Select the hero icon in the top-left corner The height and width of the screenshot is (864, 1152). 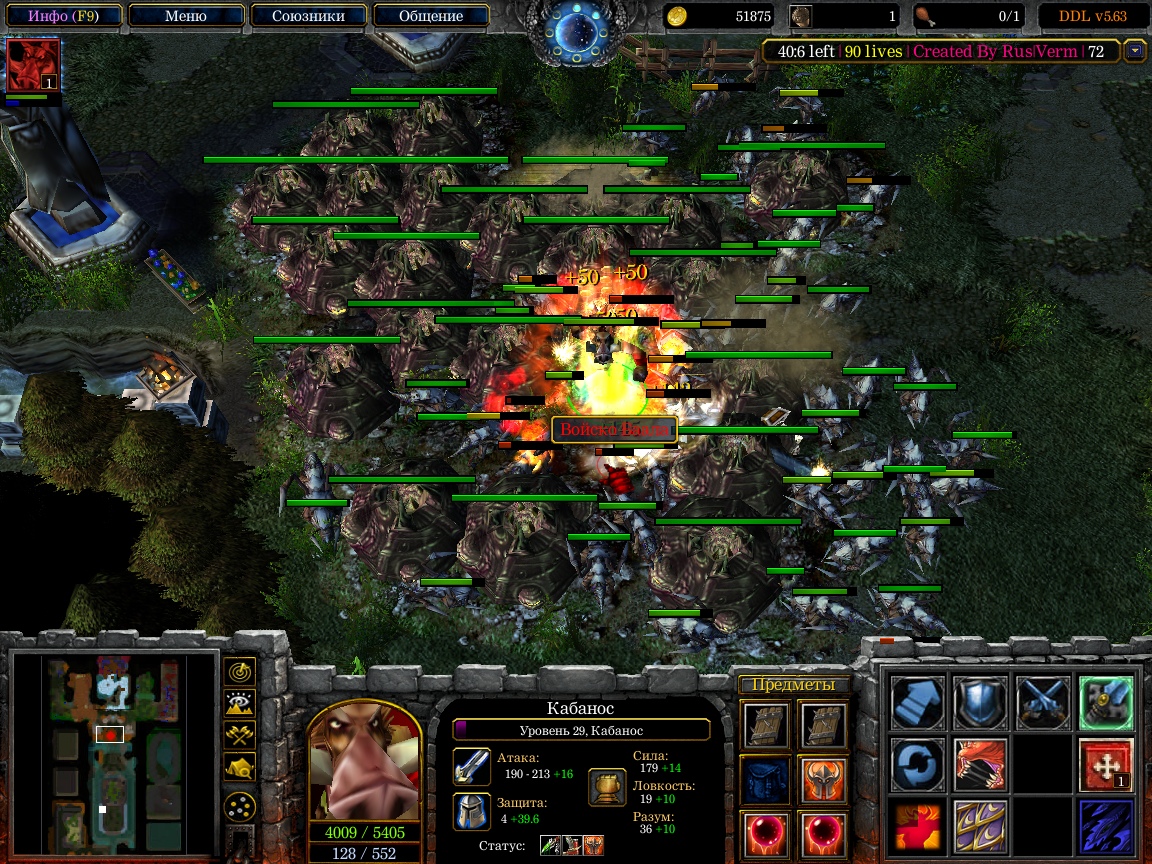33,66
